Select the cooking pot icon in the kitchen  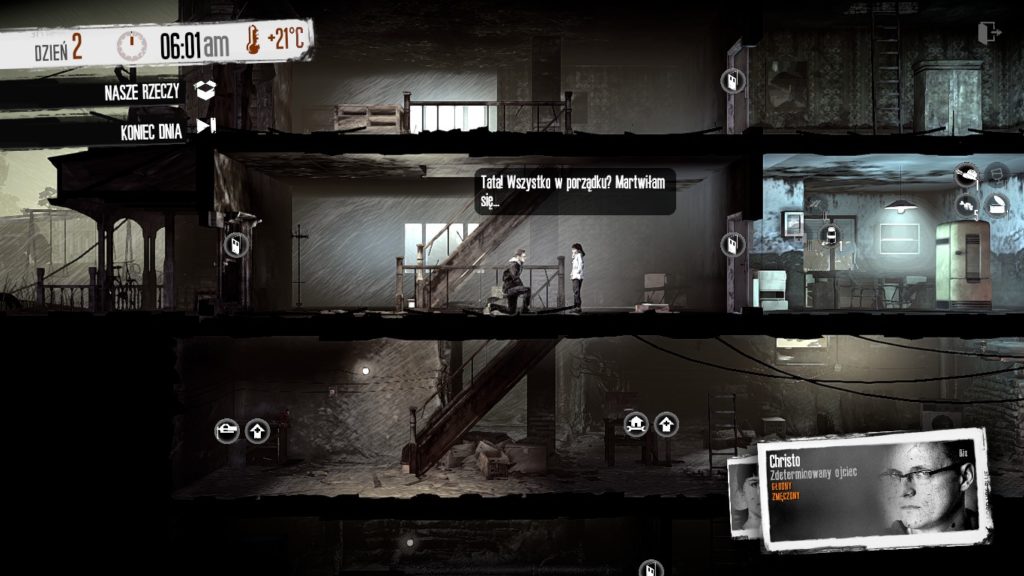tap(965, 175)
